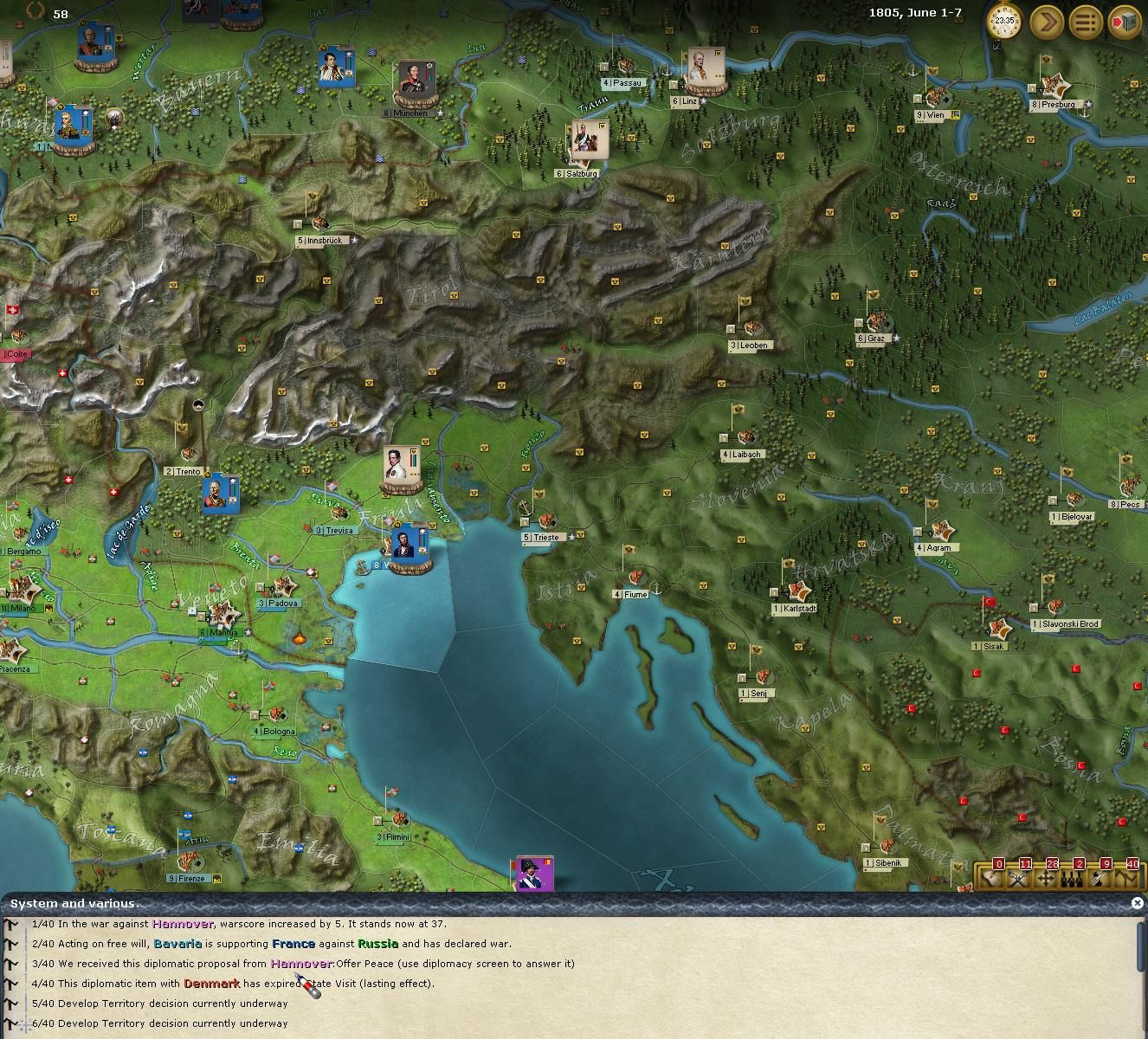Show the crossed muskets battle messages filter
The height and width of the screenshot is (1039, 1148).
(1018, 878)
